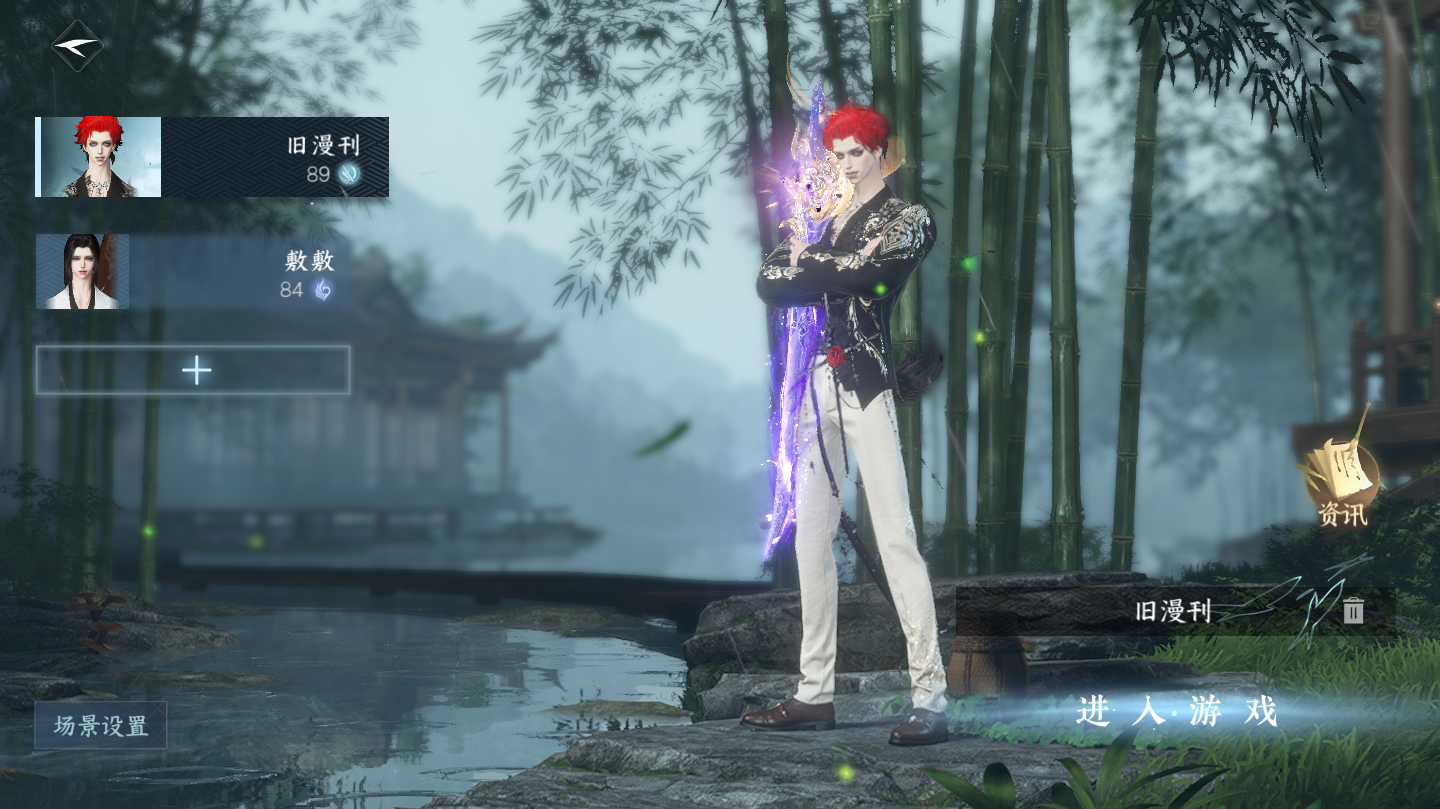1440x809 pixels.
Task: Click 进入游戏 to enter the game
Action: pos(1177,712)
